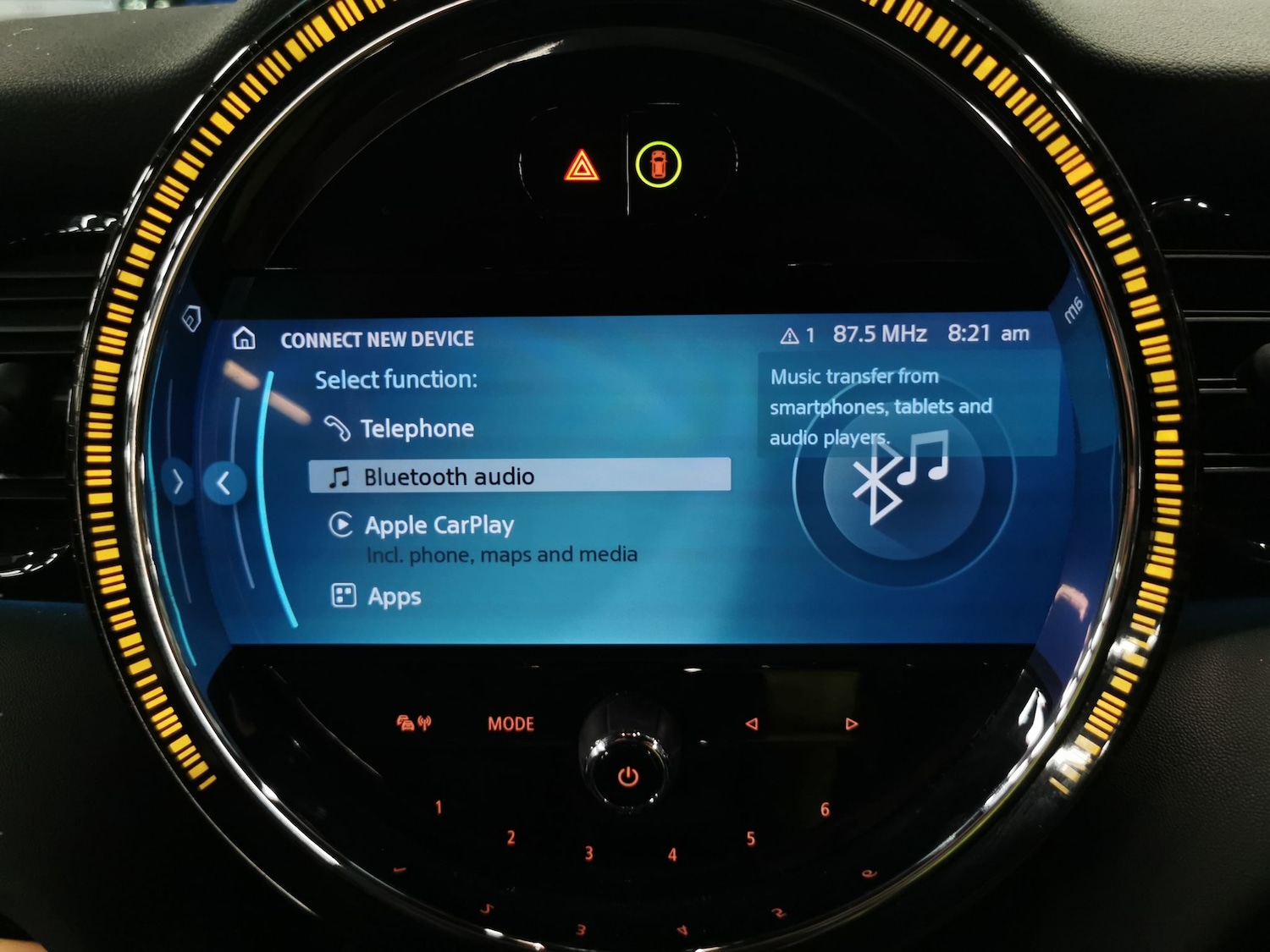Select Apple CarPlay connection option
Viewport: 1270px width, 952px height.
[439, 526]
